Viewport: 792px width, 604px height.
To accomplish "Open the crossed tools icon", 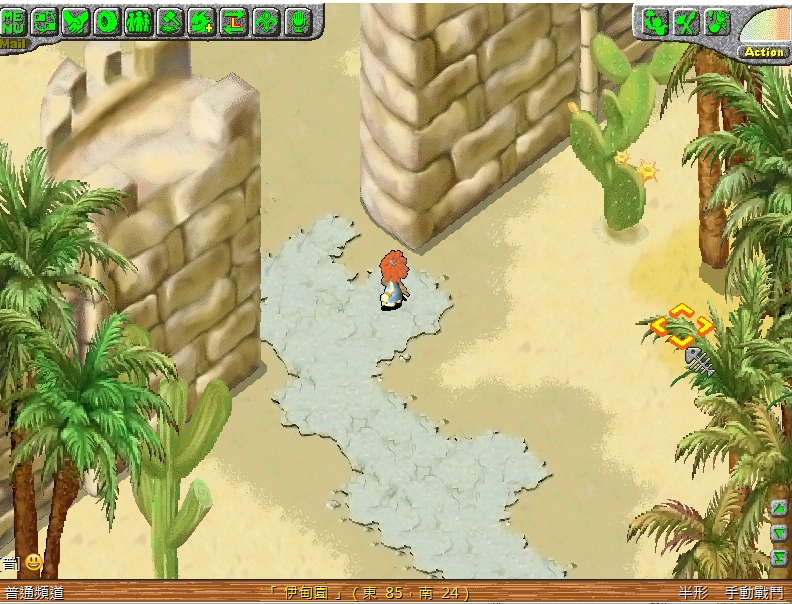I will pos(686,21).
